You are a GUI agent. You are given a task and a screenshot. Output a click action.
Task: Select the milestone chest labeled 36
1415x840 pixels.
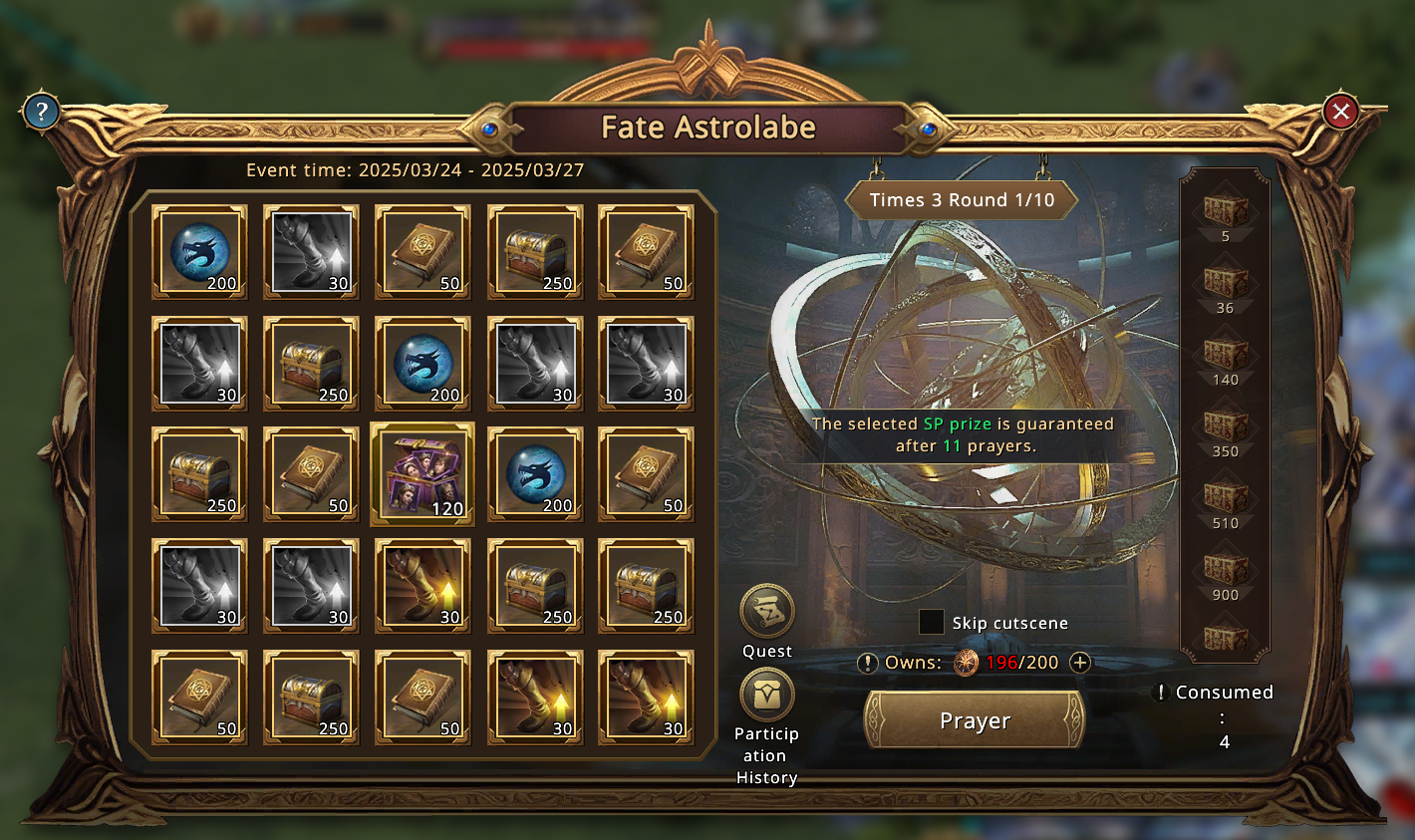(1226, 281)
